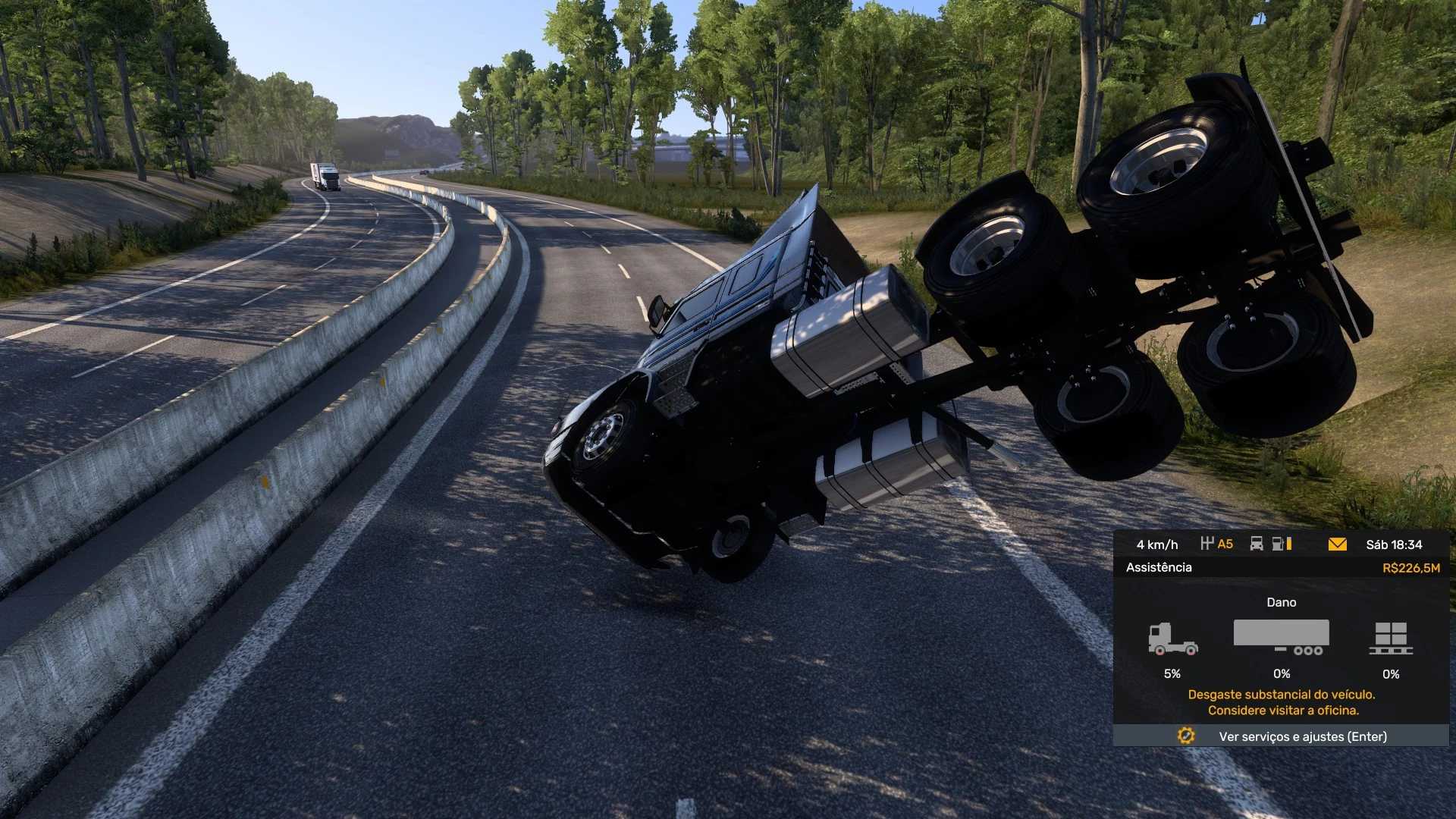Select the cargo pallet damage icon
The width and height of the screenshot is (1456, 819).
pos(1390,639)
